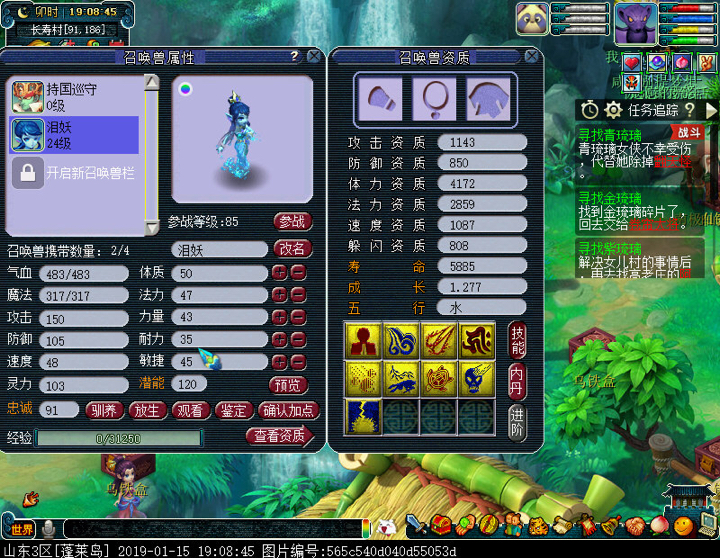Switch to the 内丹 inner core tab
The height and width of the screenshot is (558, 720).
click(x=517, y=378)
